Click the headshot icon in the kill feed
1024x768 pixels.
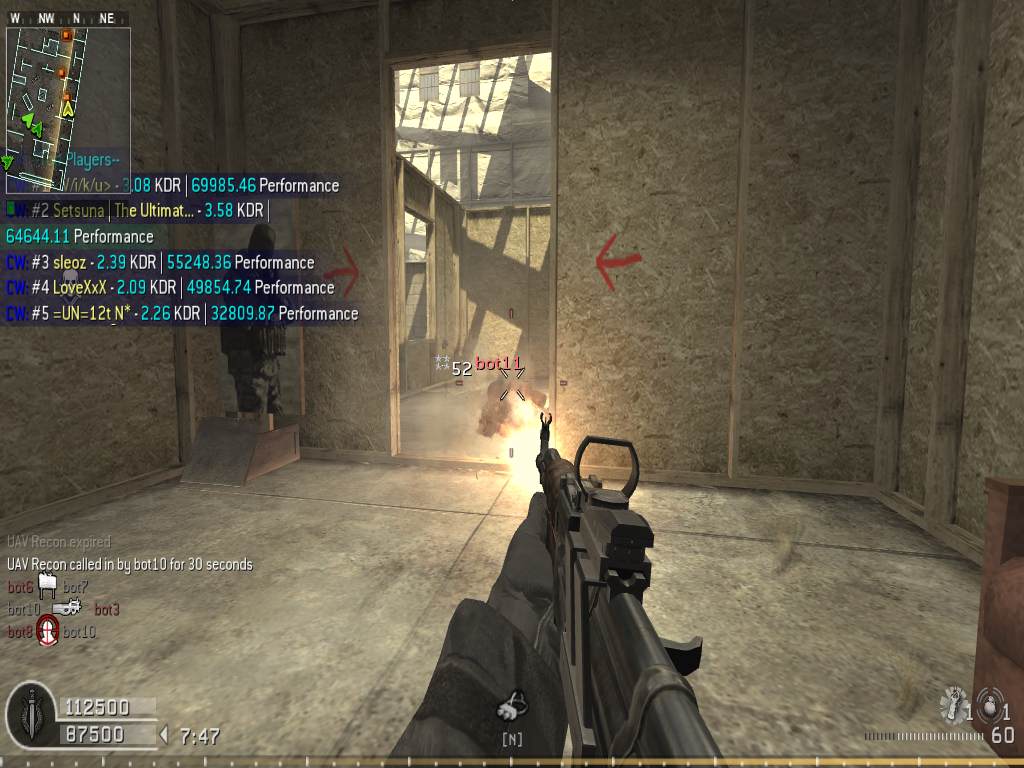[47, 631]
